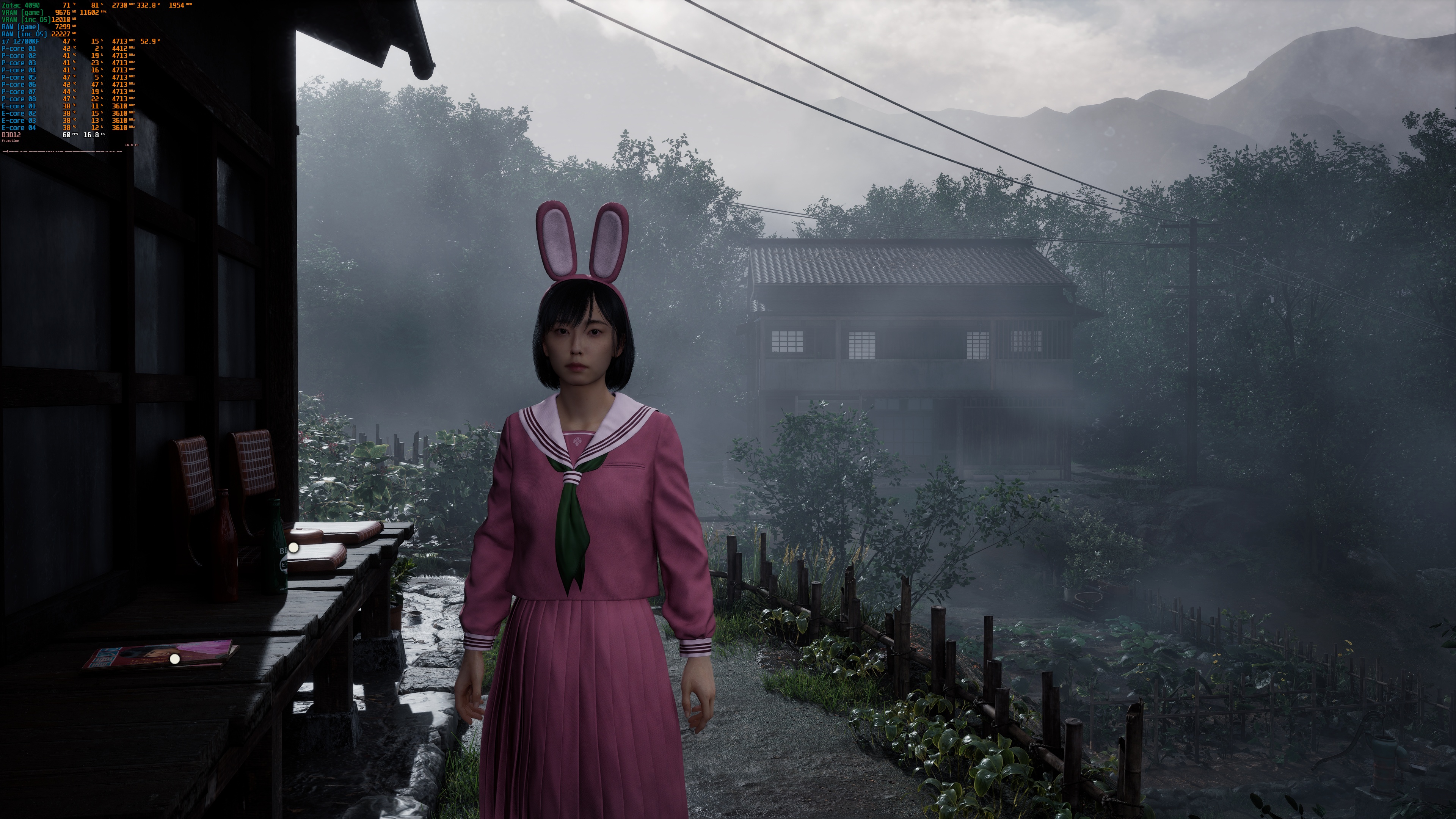The image size is (1456, 819).
Task: Click the interaction dot on the green bottle
Action: tap(293, 548)
